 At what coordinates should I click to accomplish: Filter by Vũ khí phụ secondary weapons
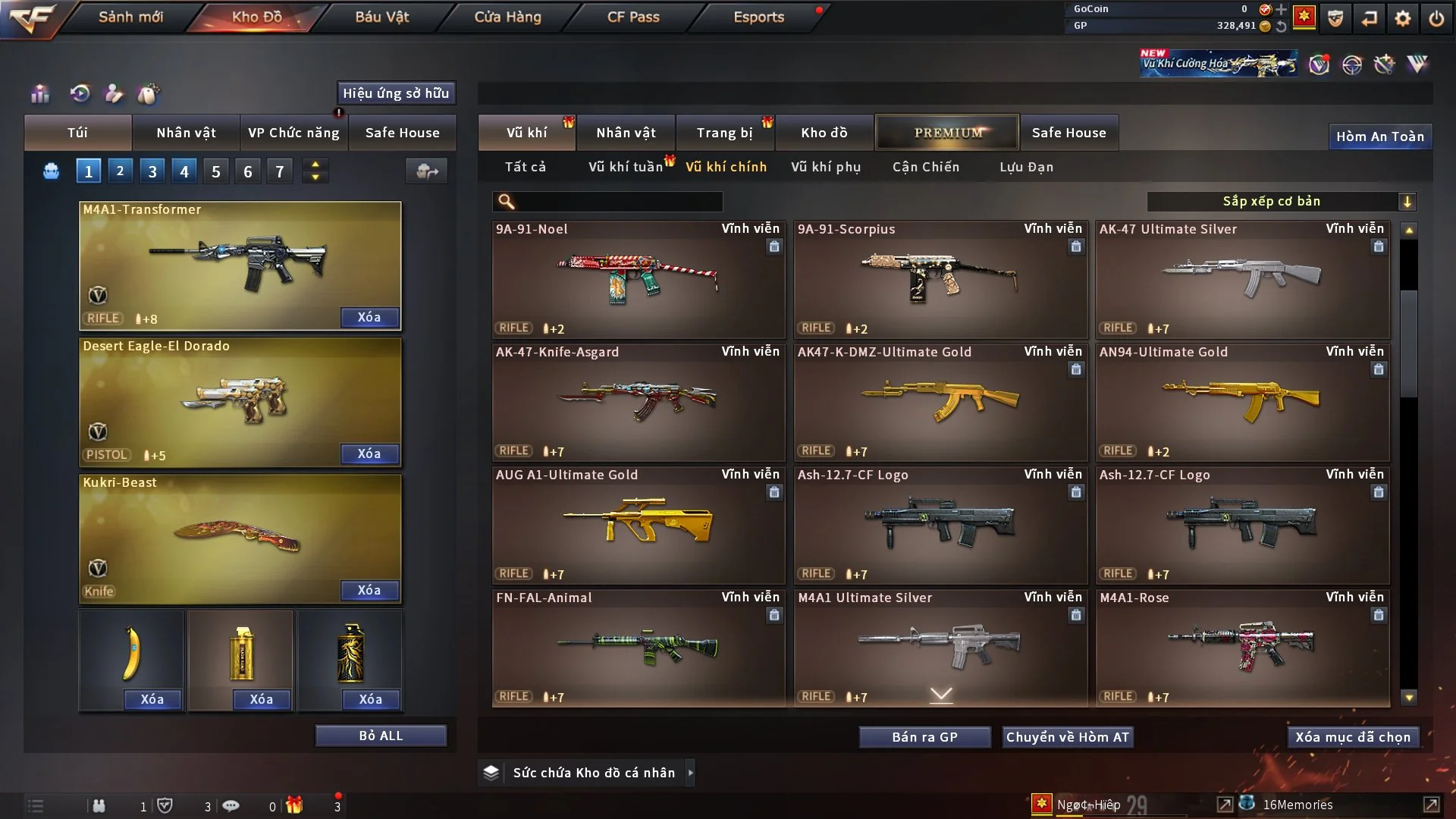tap(826, 167)
